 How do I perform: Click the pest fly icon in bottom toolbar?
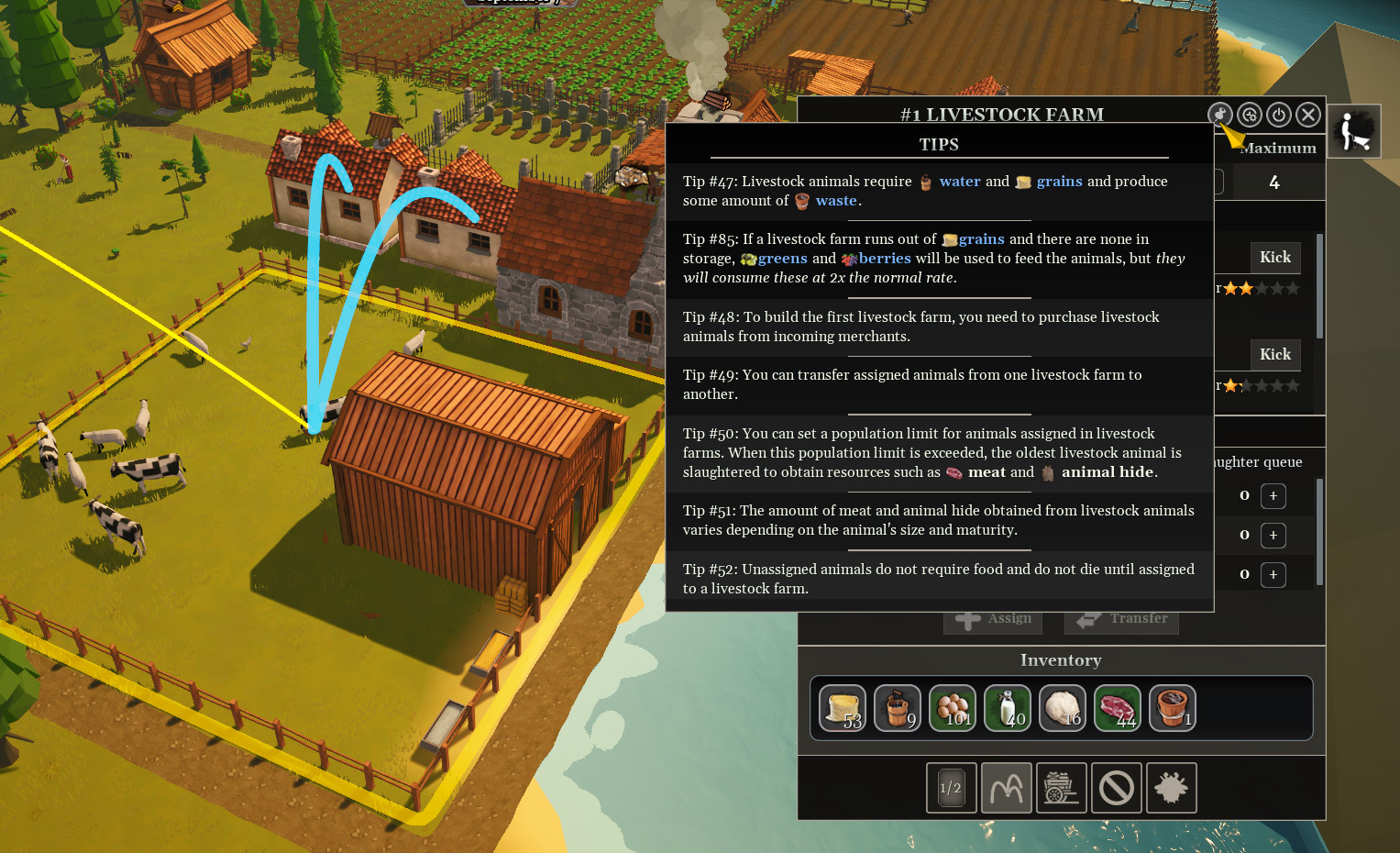[x=1171, y=787]
